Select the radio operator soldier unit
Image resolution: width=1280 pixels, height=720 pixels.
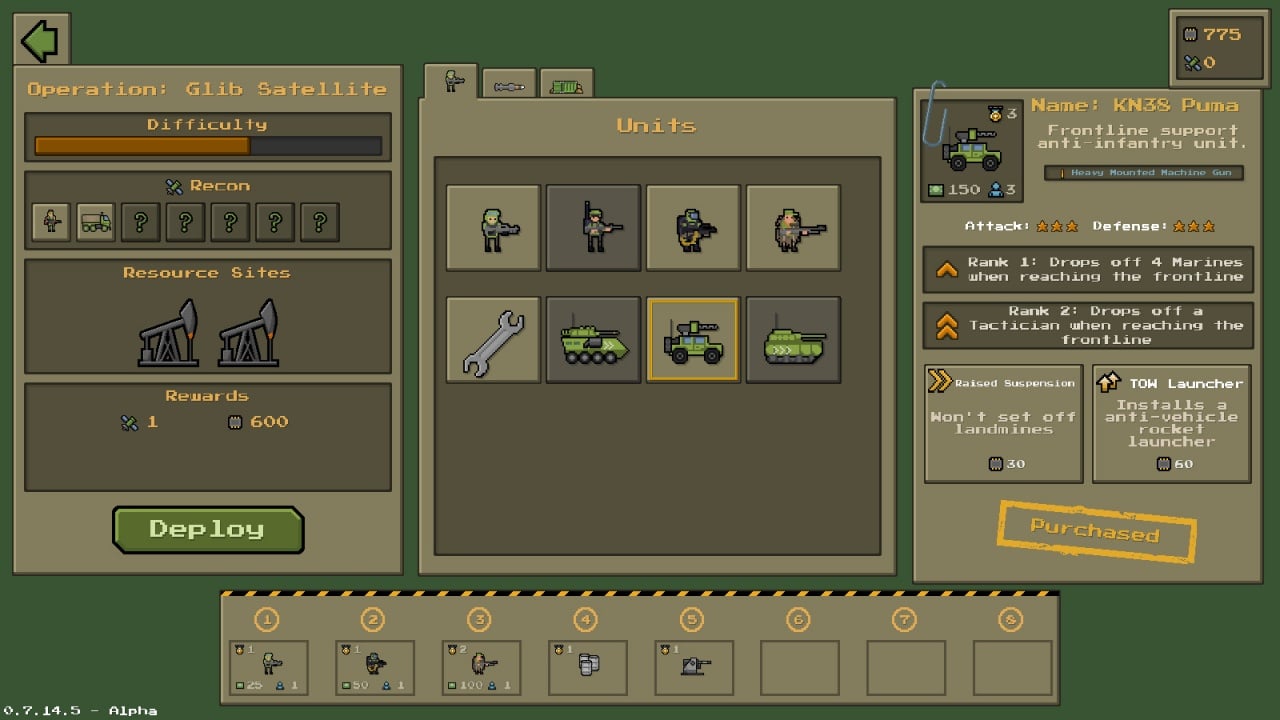[x=593, y=227]
